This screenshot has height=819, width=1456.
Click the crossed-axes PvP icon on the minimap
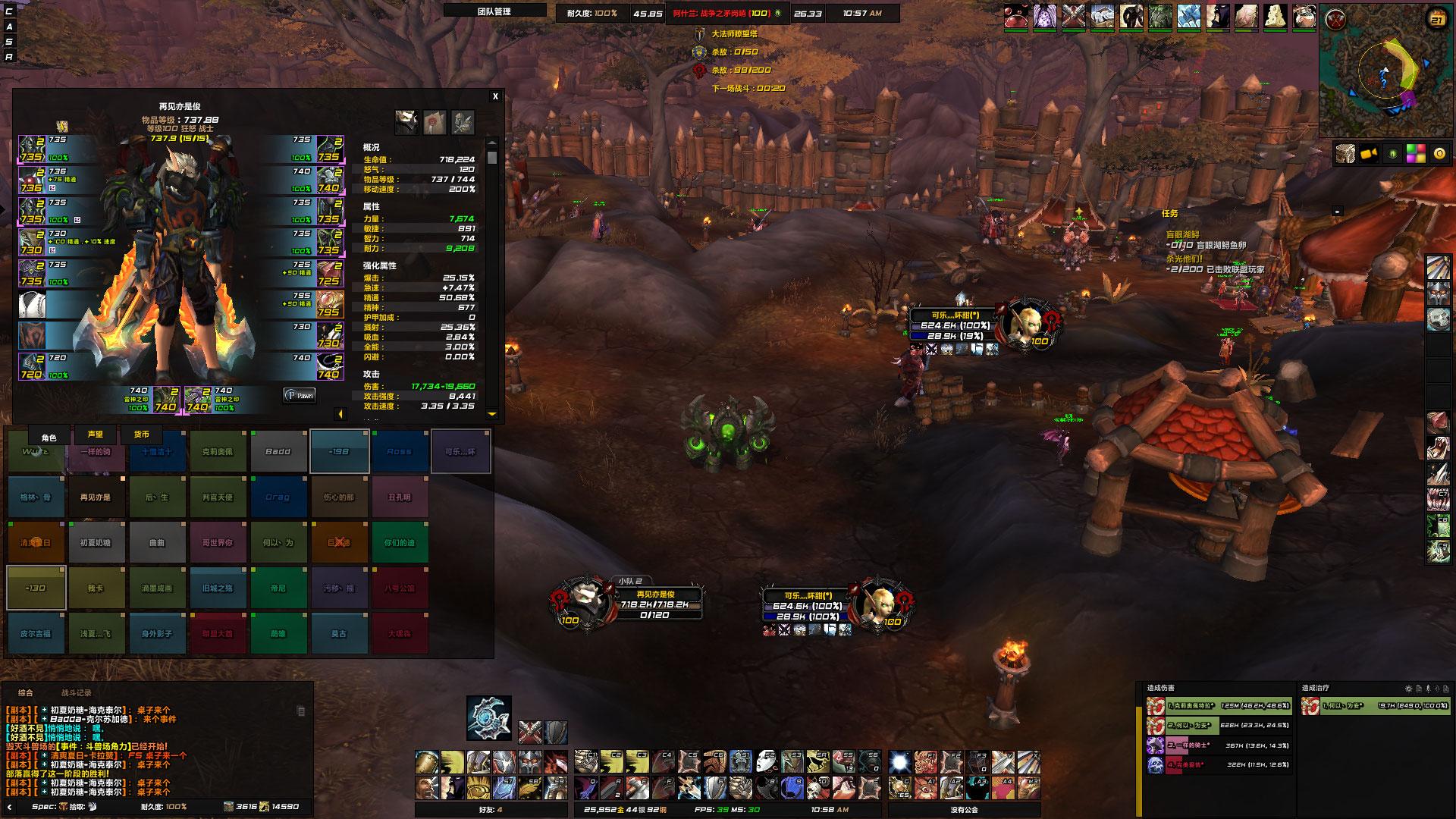click(1335, 20)
